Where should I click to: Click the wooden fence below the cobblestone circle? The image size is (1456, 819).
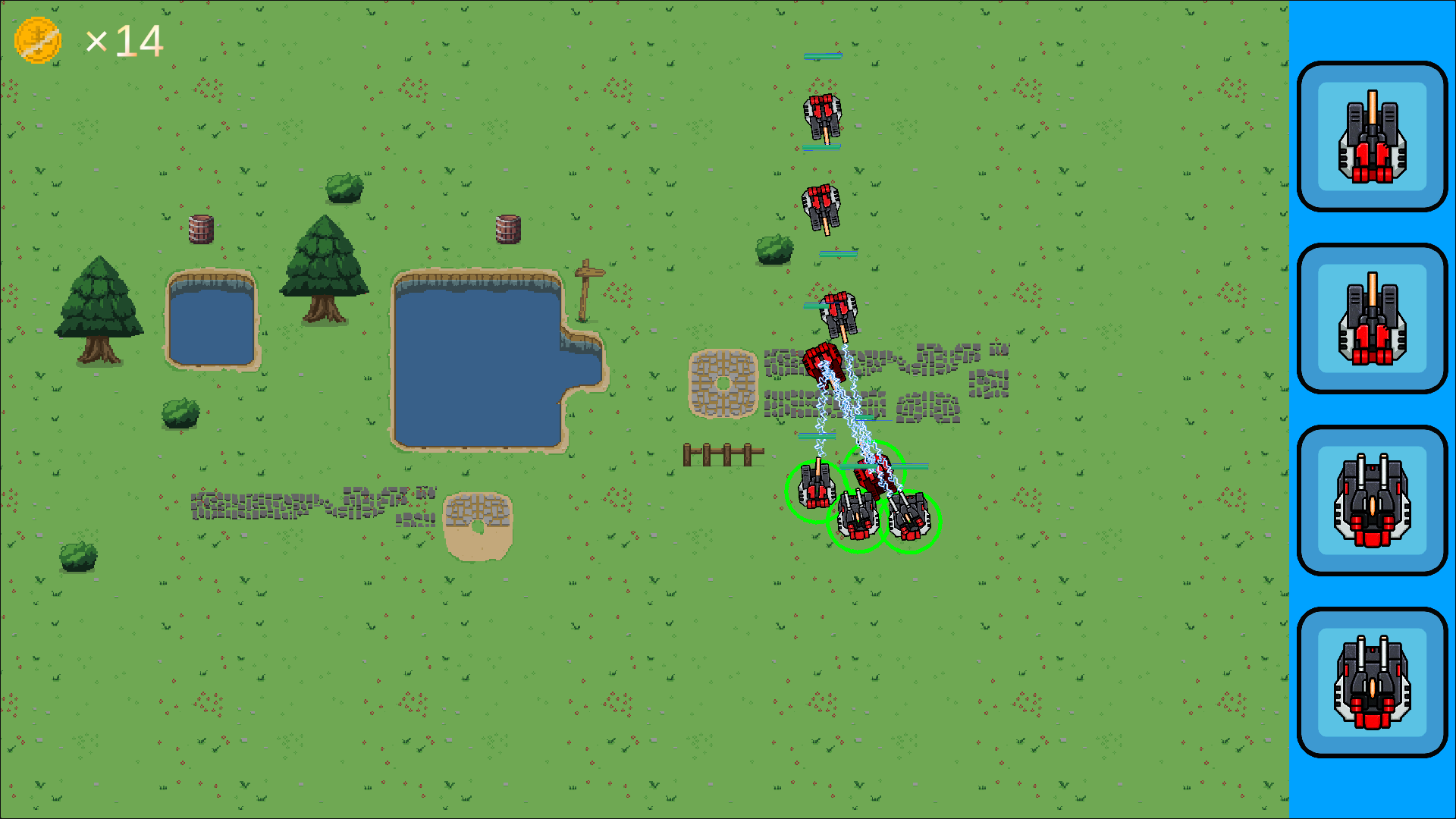[723, 453]
